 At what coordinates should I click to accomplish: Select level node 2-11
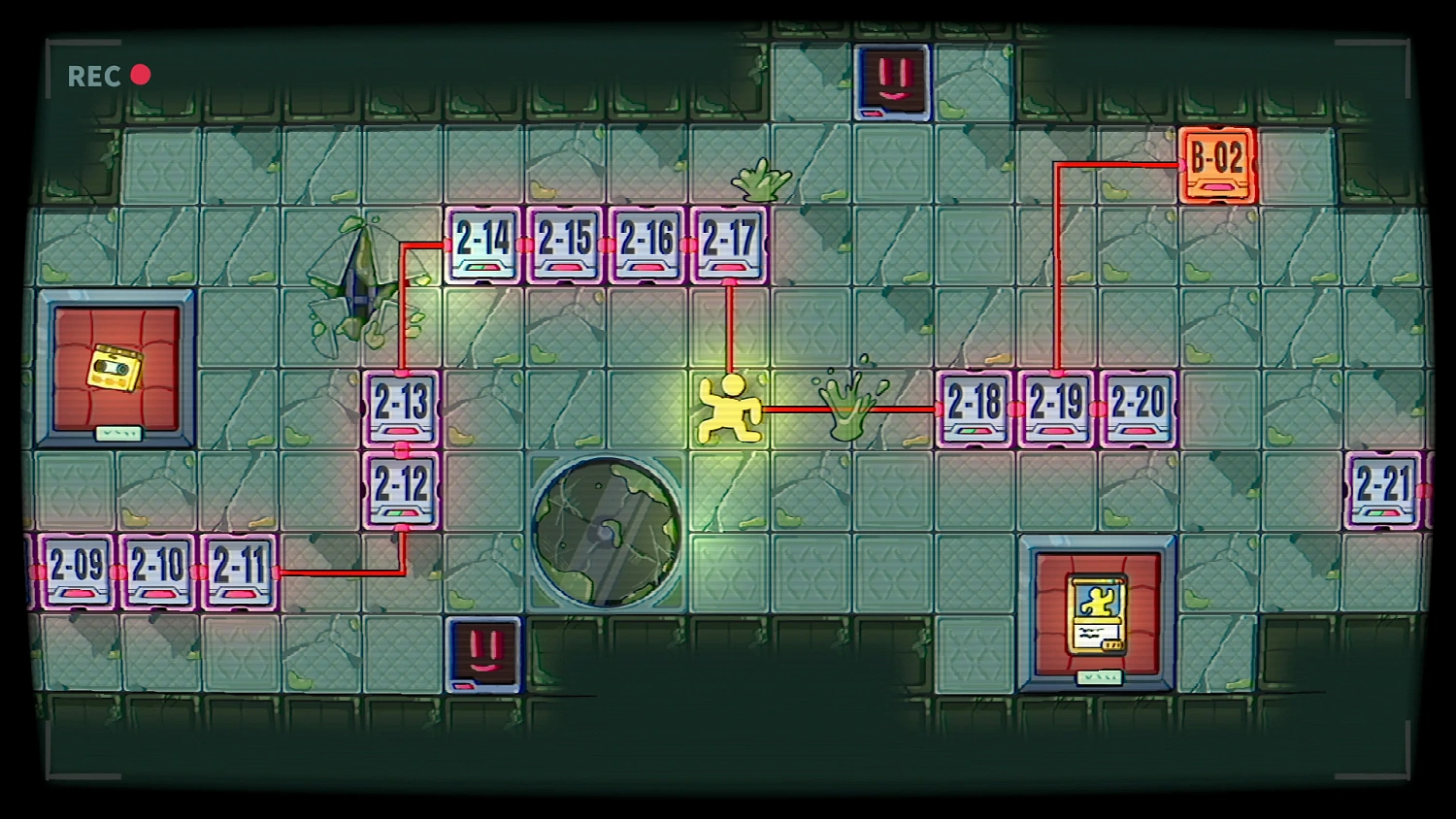coord(241,571)
